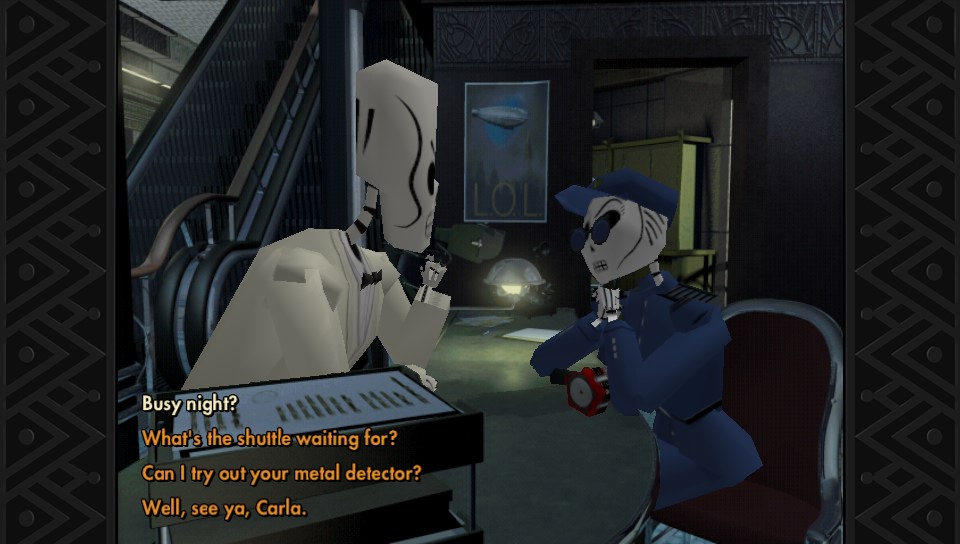End conversation with "Well, see ya, Carla."
This screenshot has width=960, height=544.
click(x=223, y=507)
